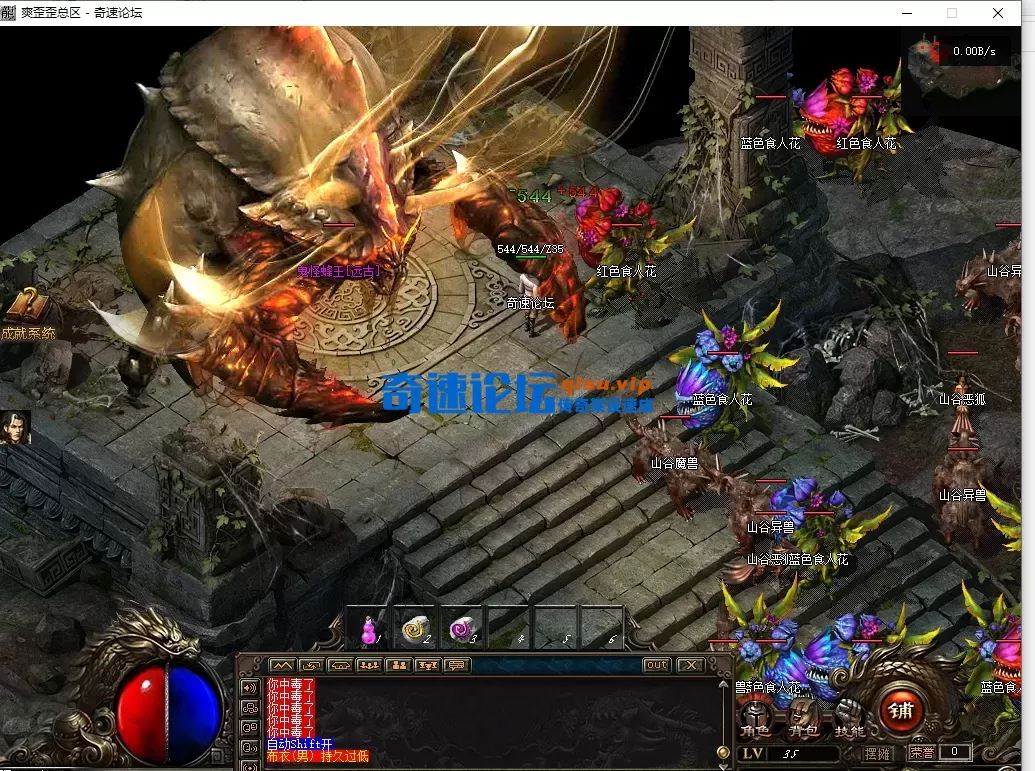Close the game window
The width and height of the screenshot is (1035, 771).
998,13
